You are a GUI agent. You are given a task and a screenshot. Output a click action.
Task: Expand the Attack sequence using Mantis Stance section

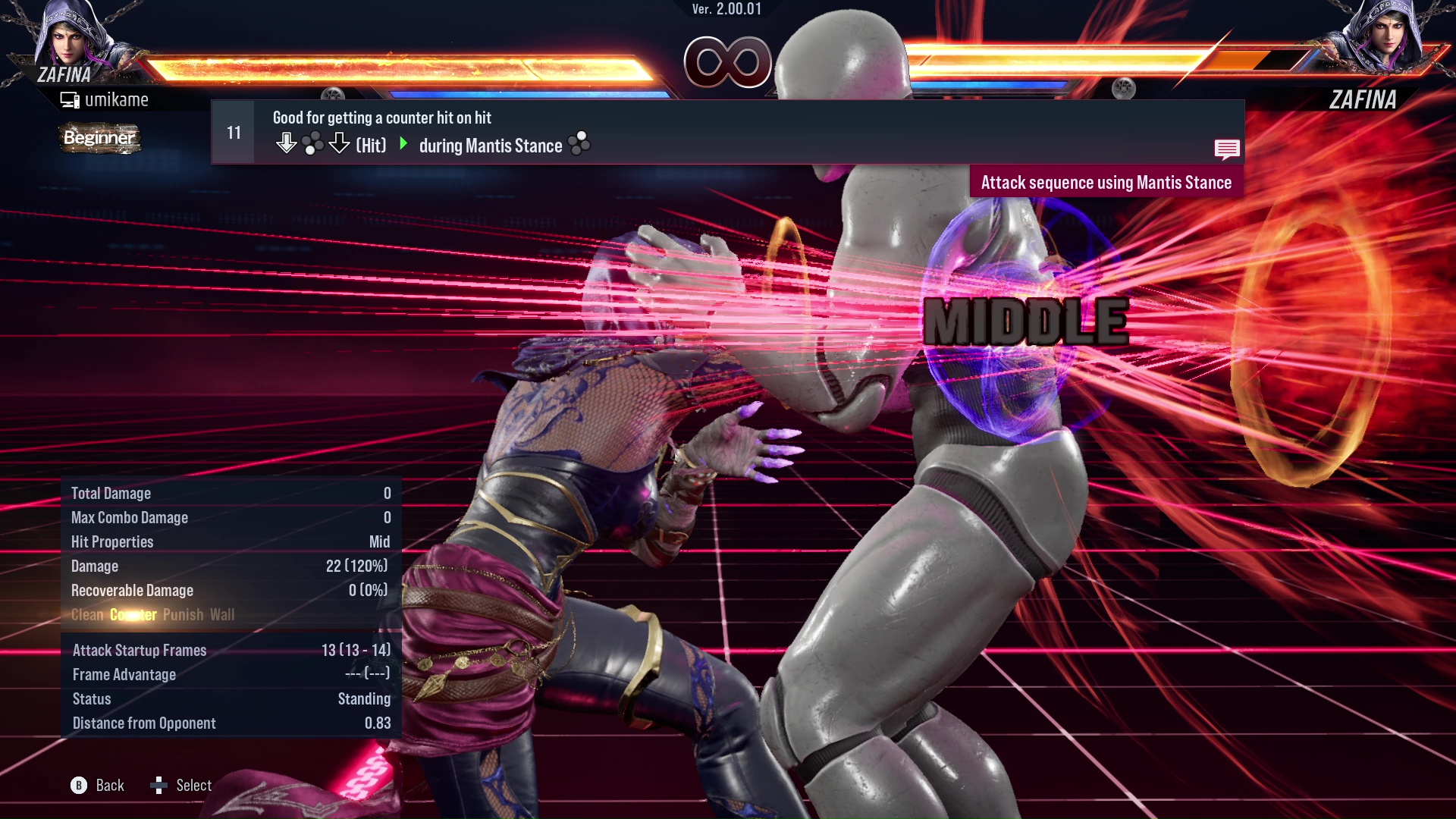pos(1107,182)
